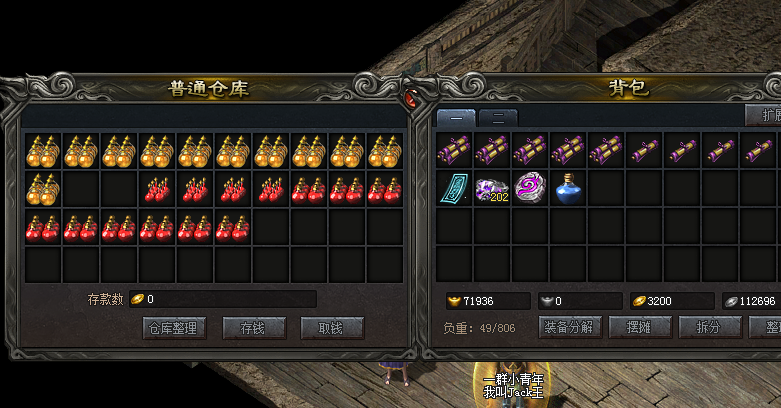Select the purple swirl rune stone
Image resolution: width=781 pixels, height=408 pixels.
click(x=531, y=187)
